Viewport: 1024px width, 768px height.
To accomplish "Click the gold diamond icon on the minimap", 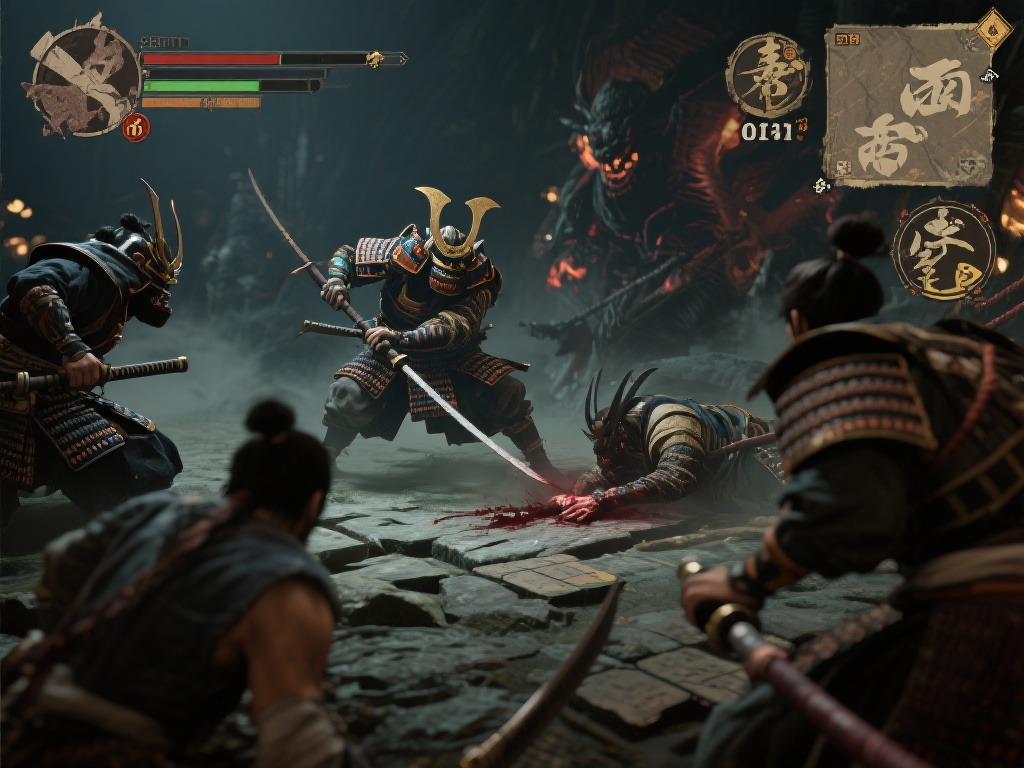I will point(994,27).
